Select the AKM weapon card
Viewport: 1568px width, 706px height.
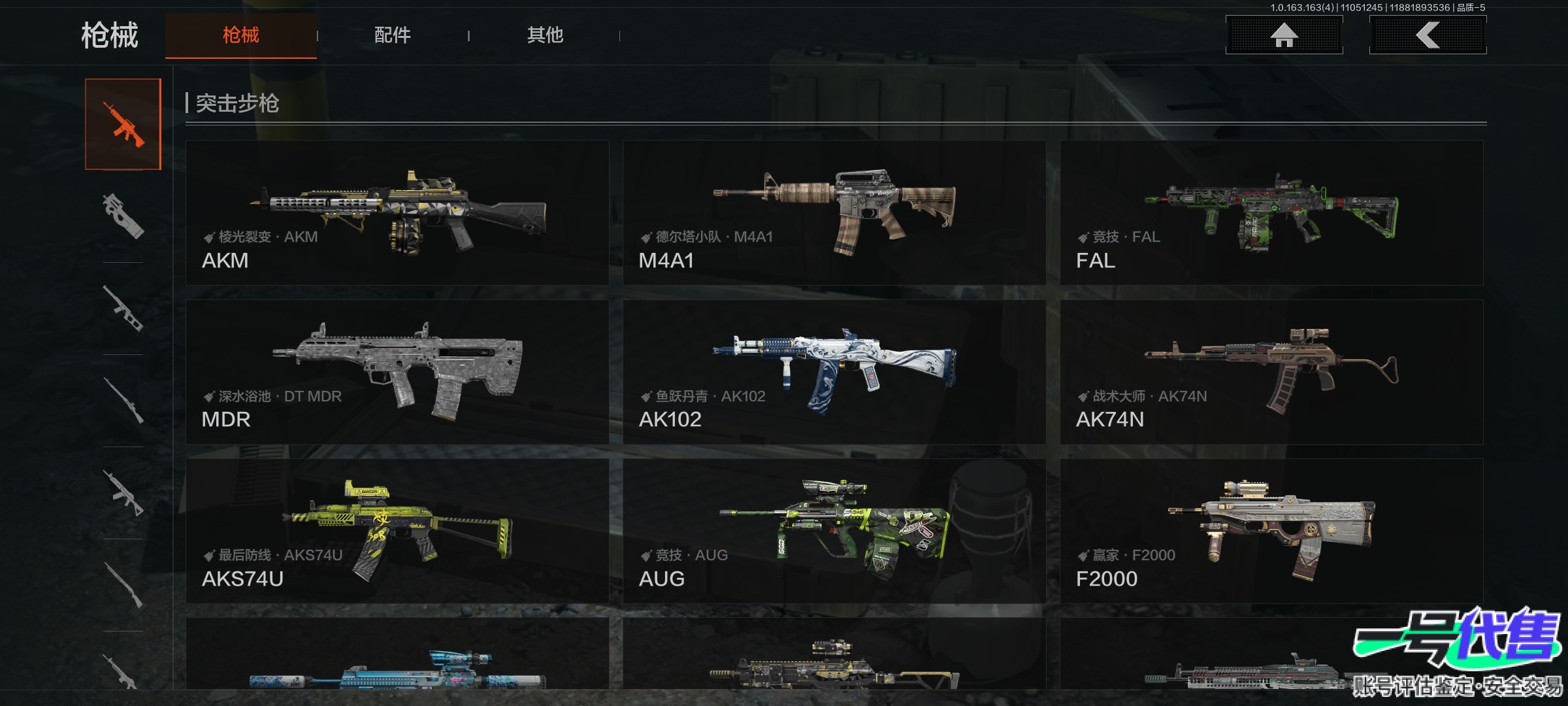[397, 212]
